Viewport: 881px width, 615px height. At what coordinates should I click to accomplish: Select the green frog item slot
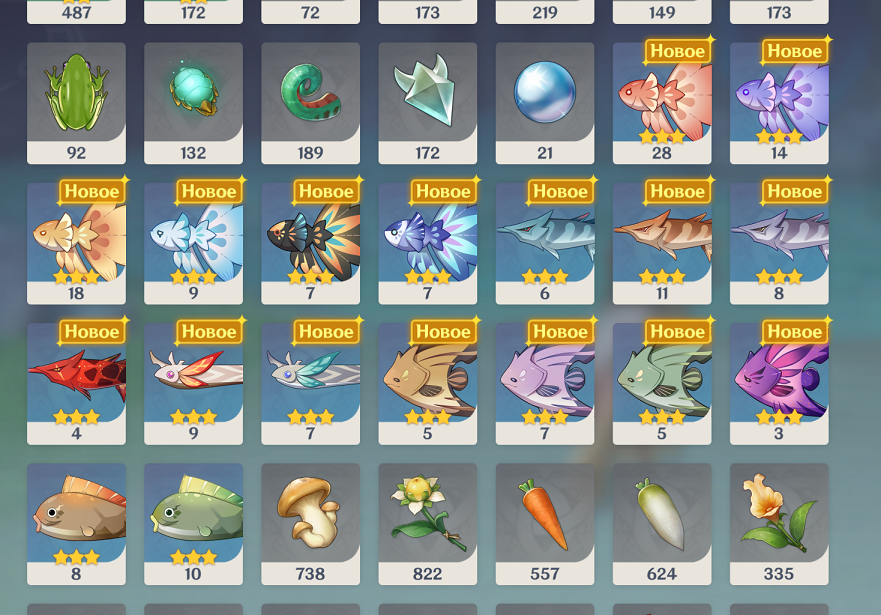coord(76,102)
